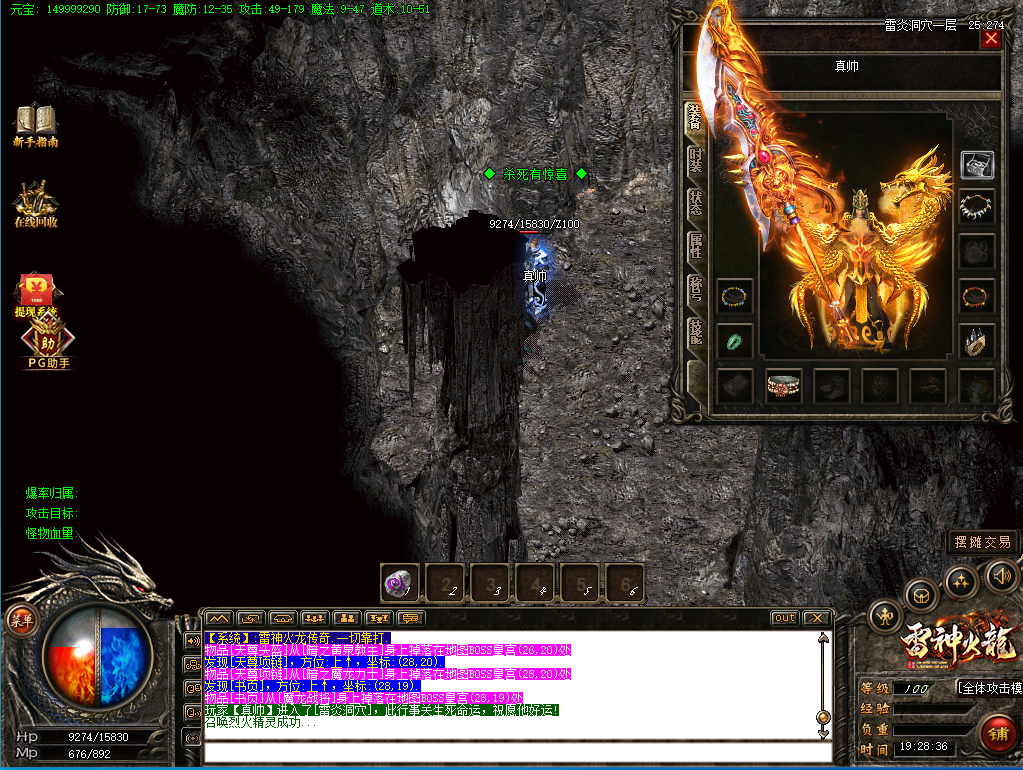The width and height of the screenshot is (1023, 770).
Task: Select the spiked ring equipment slot
Action: 976,341
